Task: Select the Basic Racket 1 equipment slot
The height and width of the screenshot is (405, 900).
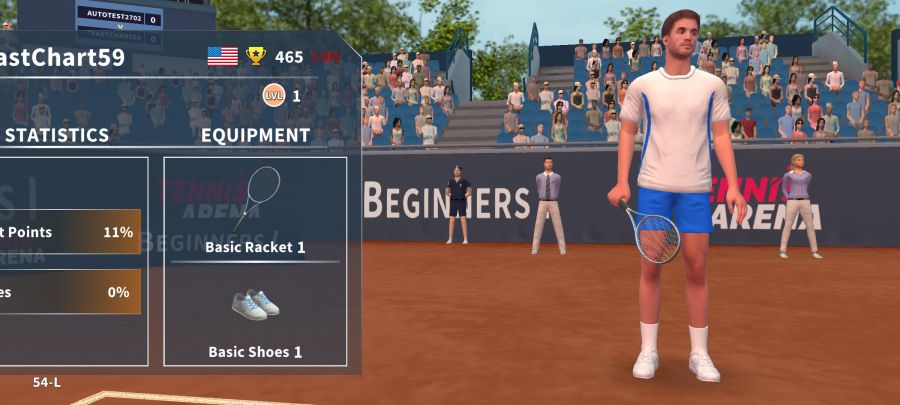Action: [255, 208]
